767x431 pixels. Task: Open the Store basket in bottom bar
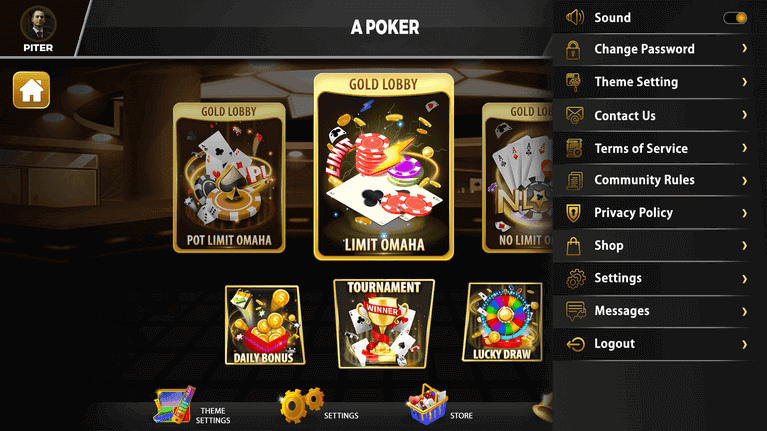tap(428, 406)
